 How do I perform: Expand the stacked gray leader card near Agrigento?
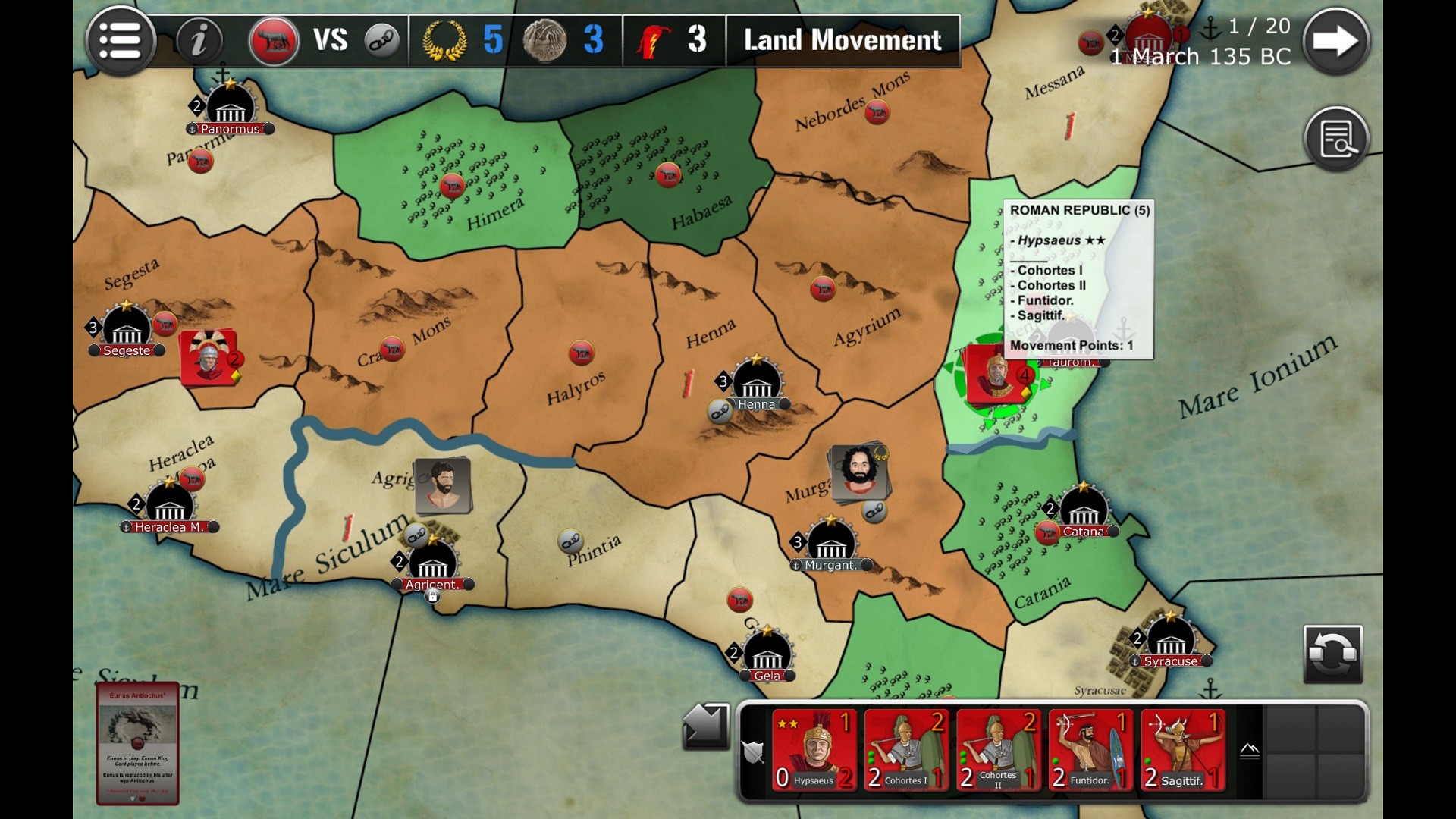444,485
